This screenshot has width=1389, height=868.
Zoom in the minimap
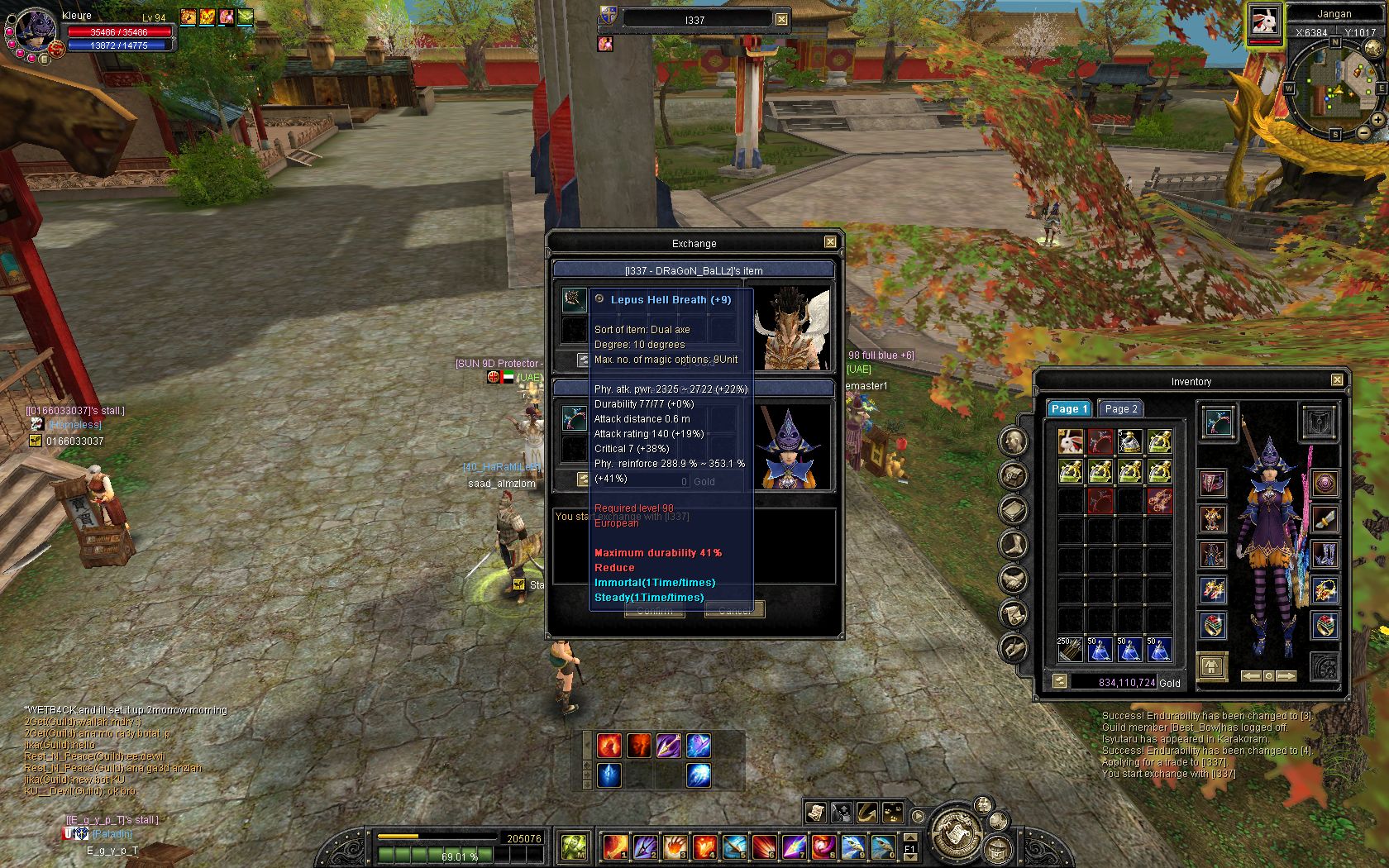pyautogui.click(x=1377, y=120)
